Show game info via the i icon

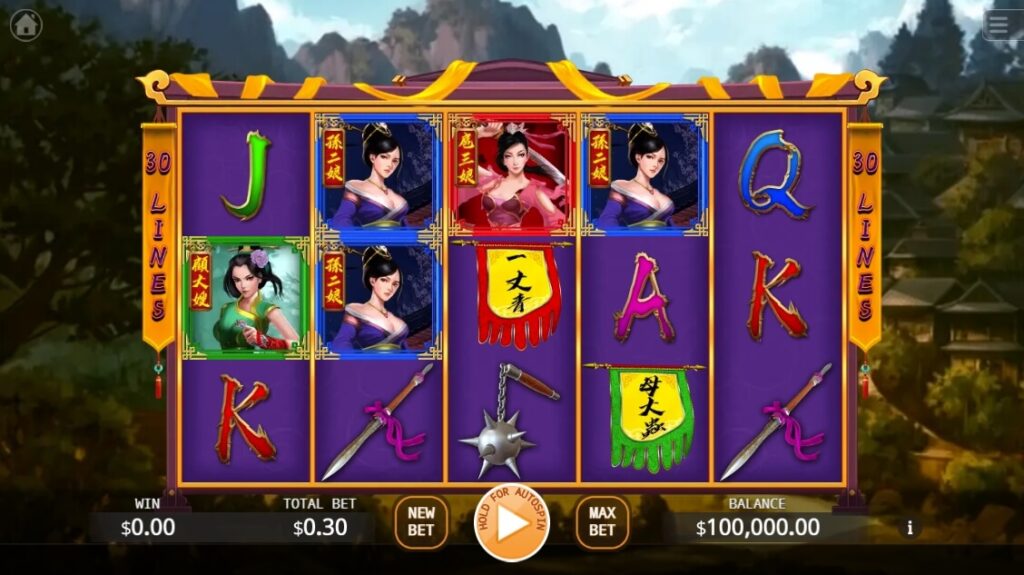click(909, 527)
